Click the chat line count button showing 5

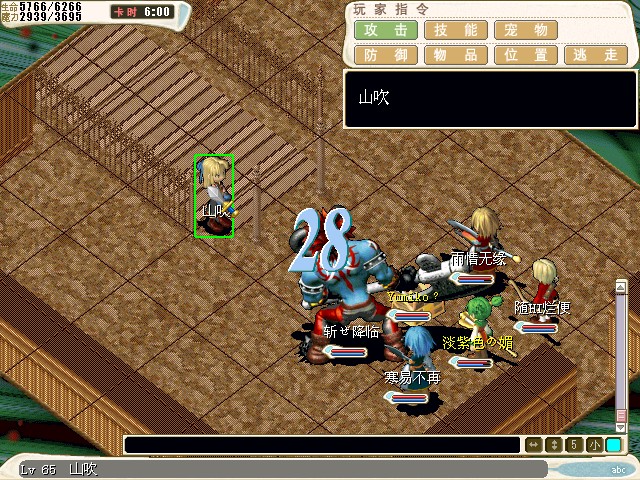coord(575,445)
